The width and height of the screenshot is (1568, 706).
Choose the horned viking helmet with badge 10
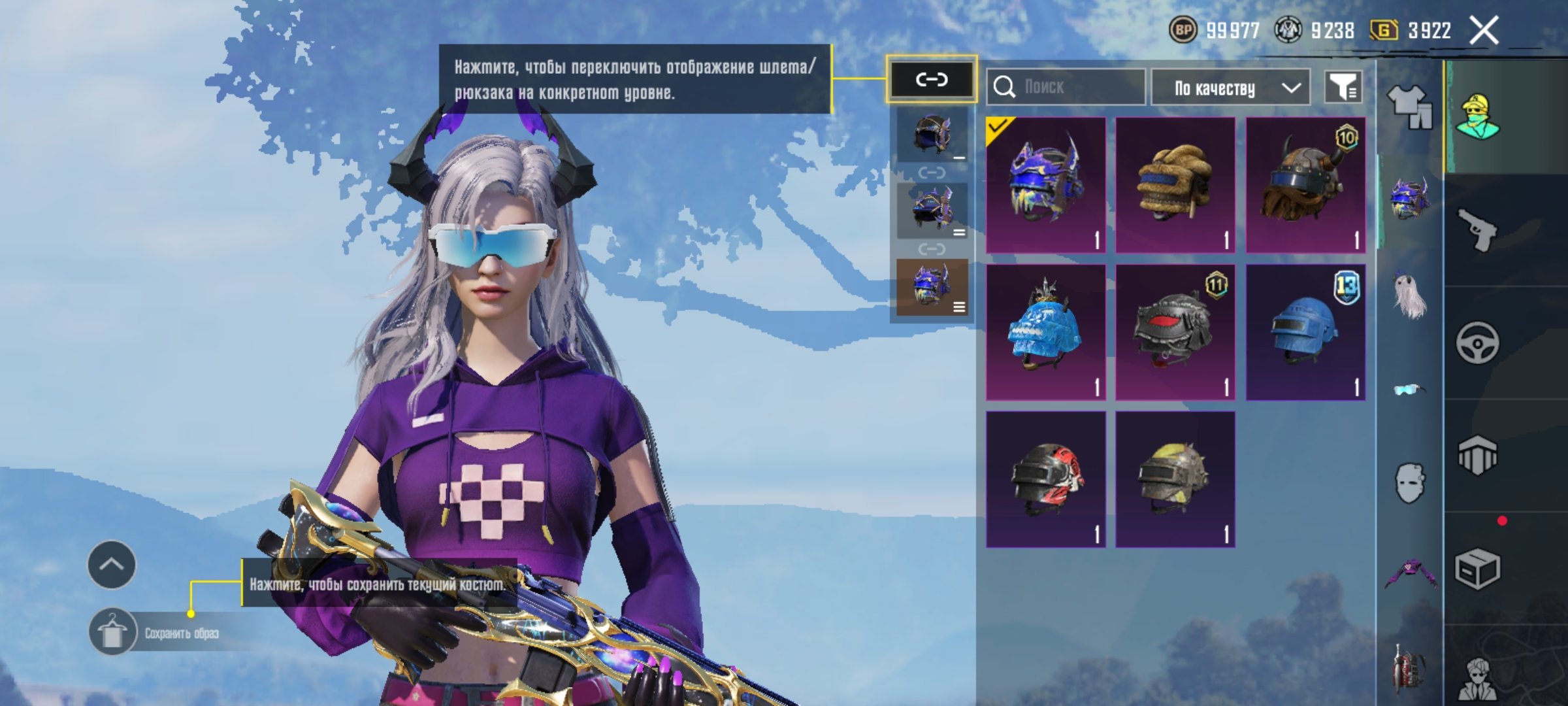(x=1305, y=185)
